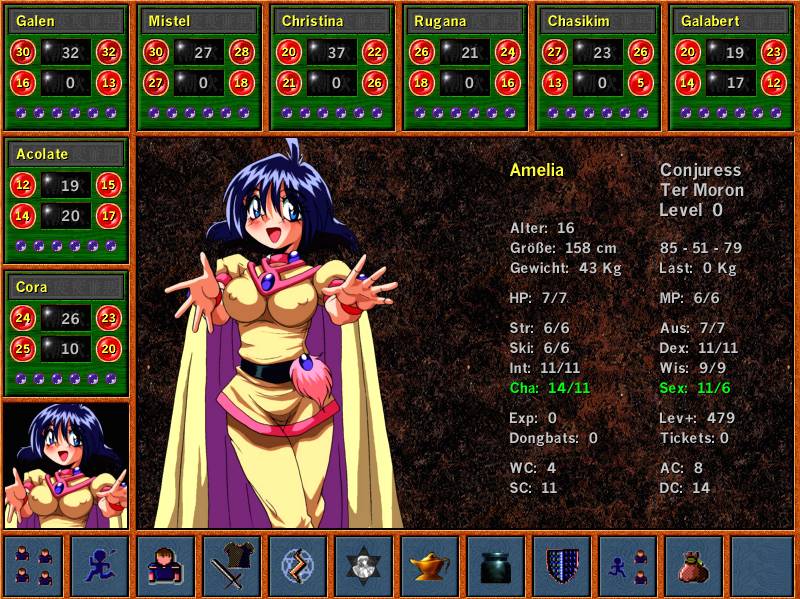Open the four-person party formation icon
Viewport: 800px width, 599px height.
click(x=34, y=566)
